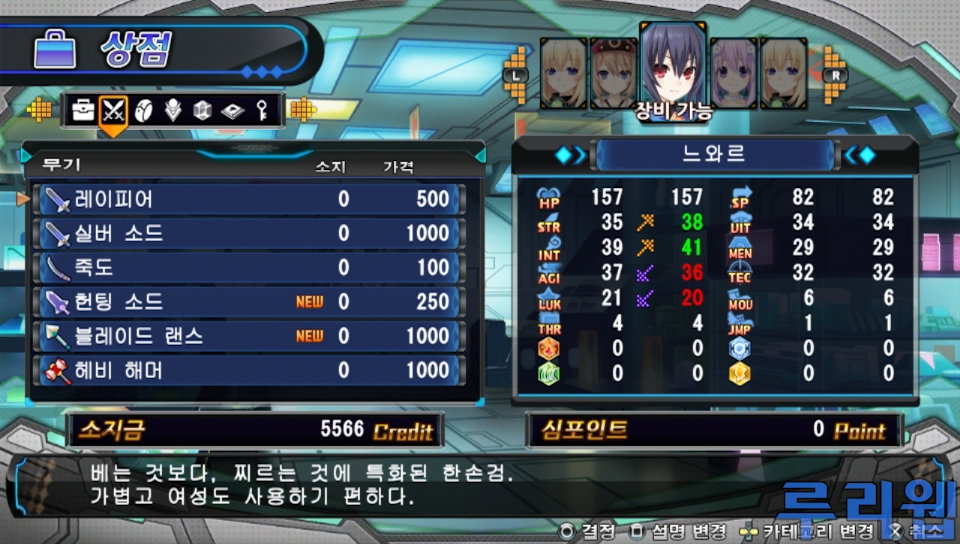Viewport: 960px width, 544px height.
Task: Open the key items category tab
Action: click(x=261, y=110)
